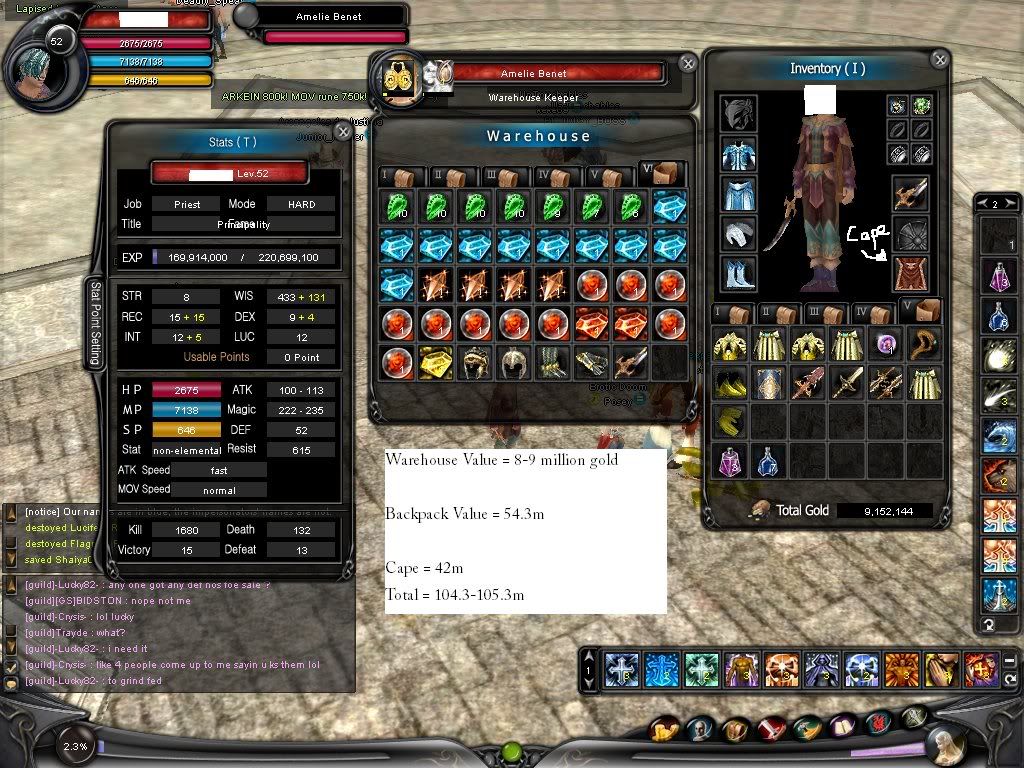This screenshot has height=768, width=1024.
Task: Select the yellow gem in the warehouse
Action: pos(435,362)
